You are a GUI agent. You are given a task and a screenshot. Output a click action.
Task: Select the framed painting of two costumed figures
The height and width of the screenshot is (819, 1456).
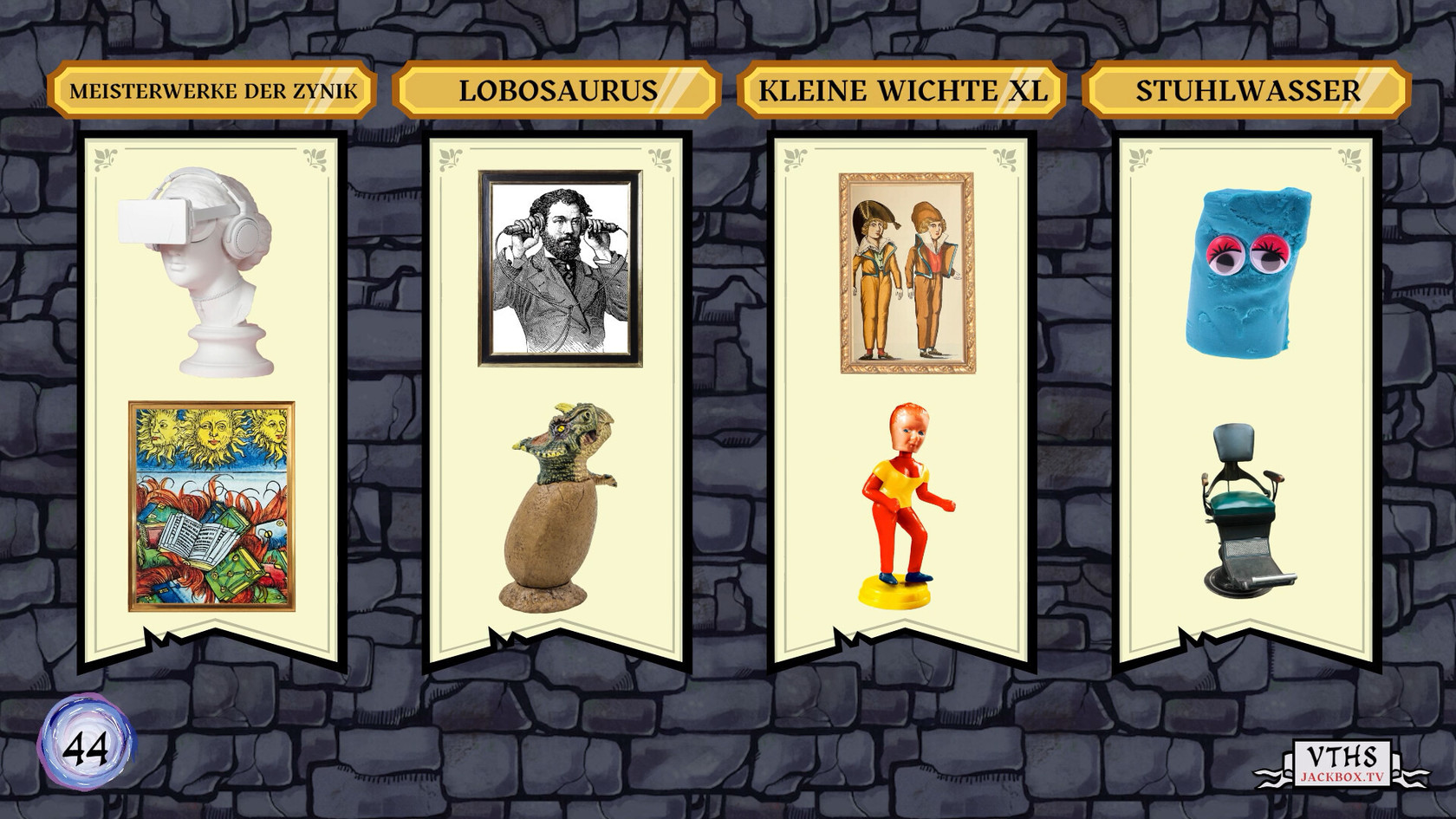[x=906, y=273]
